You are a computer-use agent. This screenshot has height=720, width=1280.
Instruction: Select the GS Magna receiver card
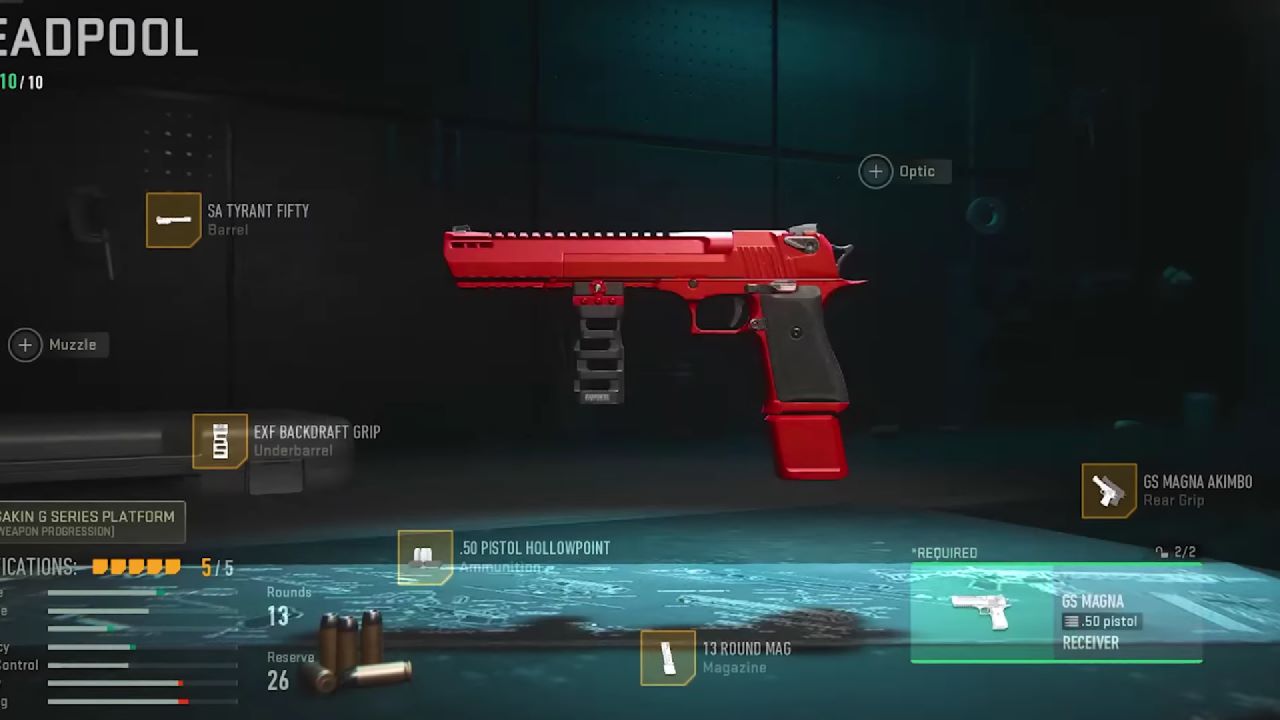[1056, 610]
